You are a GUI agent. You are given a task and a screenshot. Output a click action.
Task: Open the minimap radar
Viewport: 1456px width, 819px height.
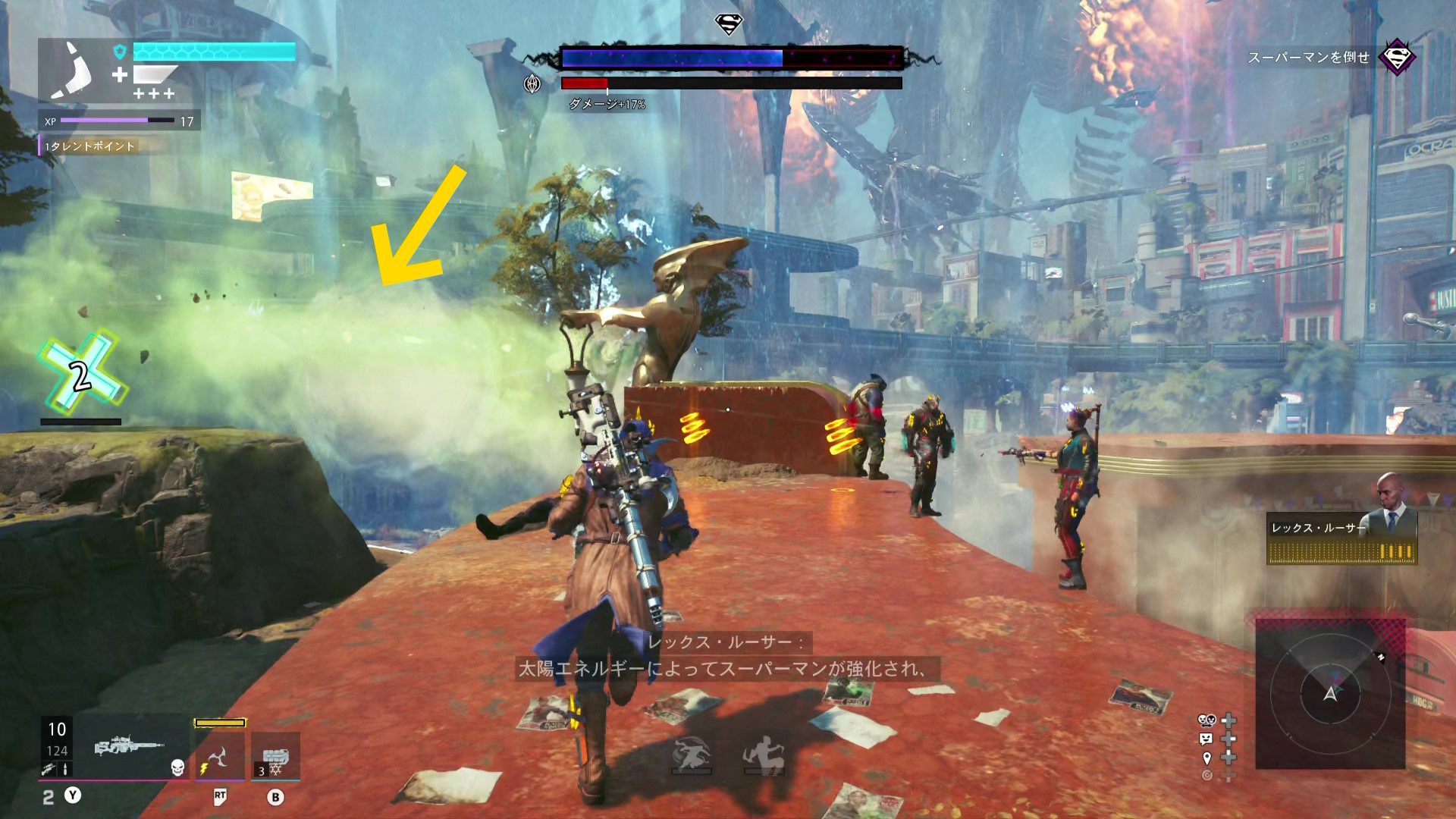[x=1330, y=694]
